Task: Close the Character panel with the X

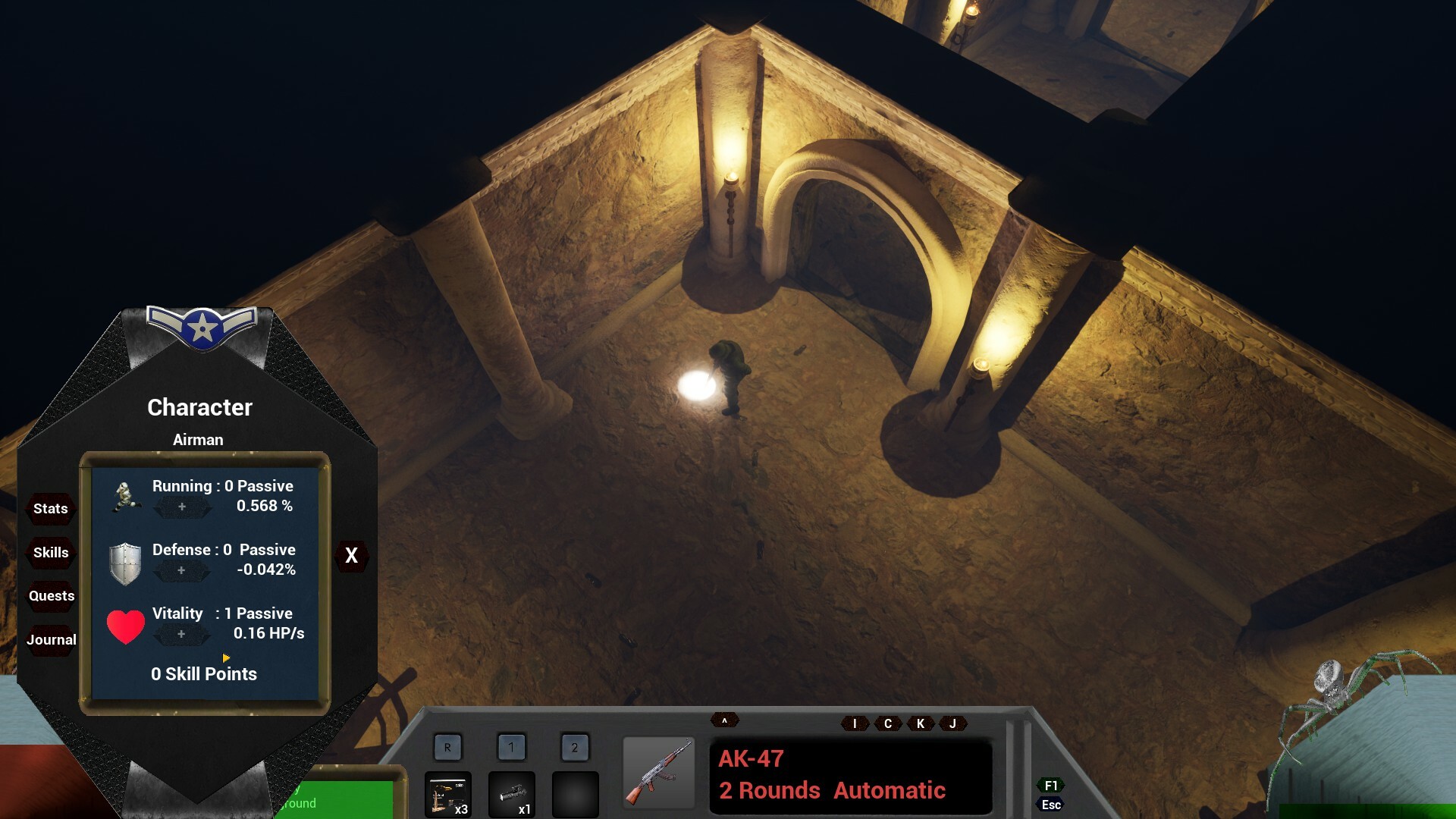Action: [x=350, y=556]
